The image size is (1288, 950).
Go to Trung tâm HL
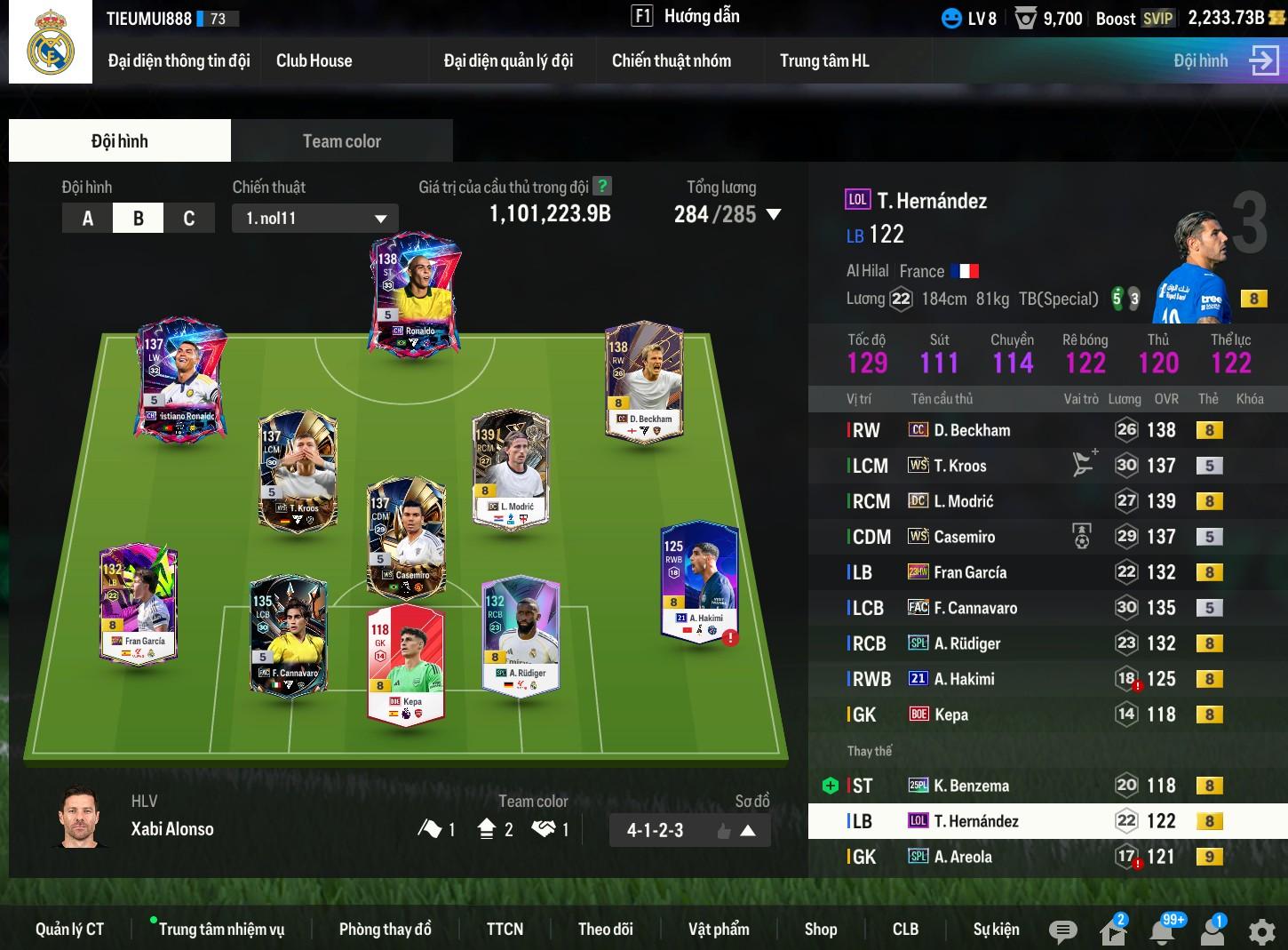823,60
